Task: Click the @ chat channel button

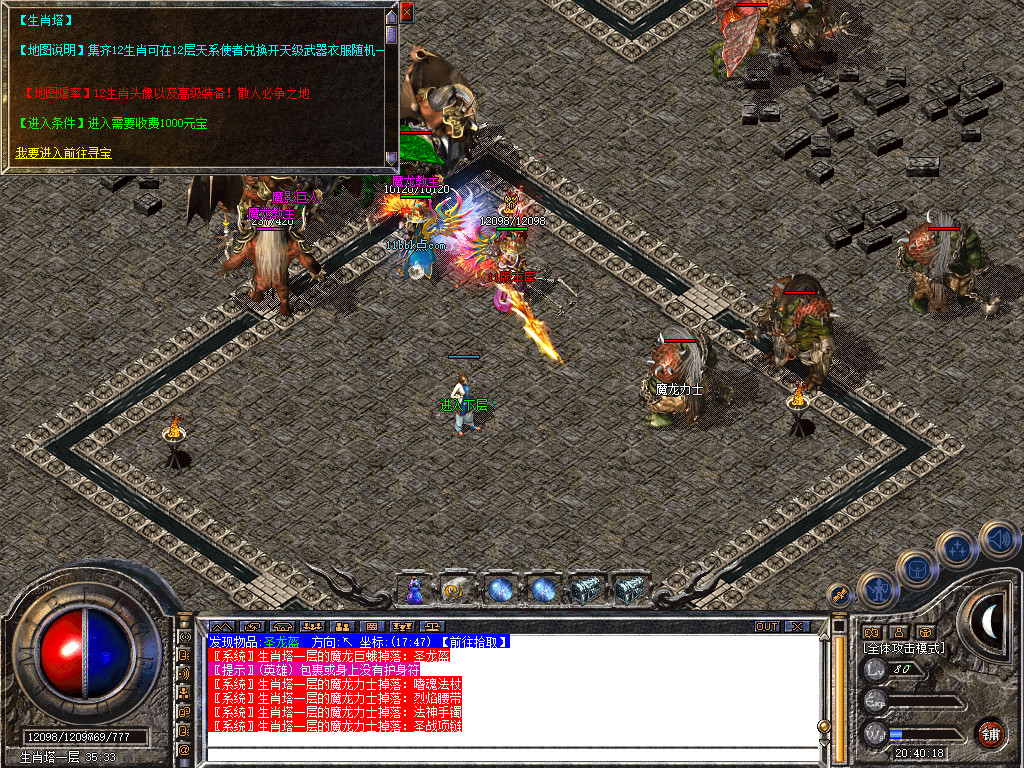Action: click(185, 748)
